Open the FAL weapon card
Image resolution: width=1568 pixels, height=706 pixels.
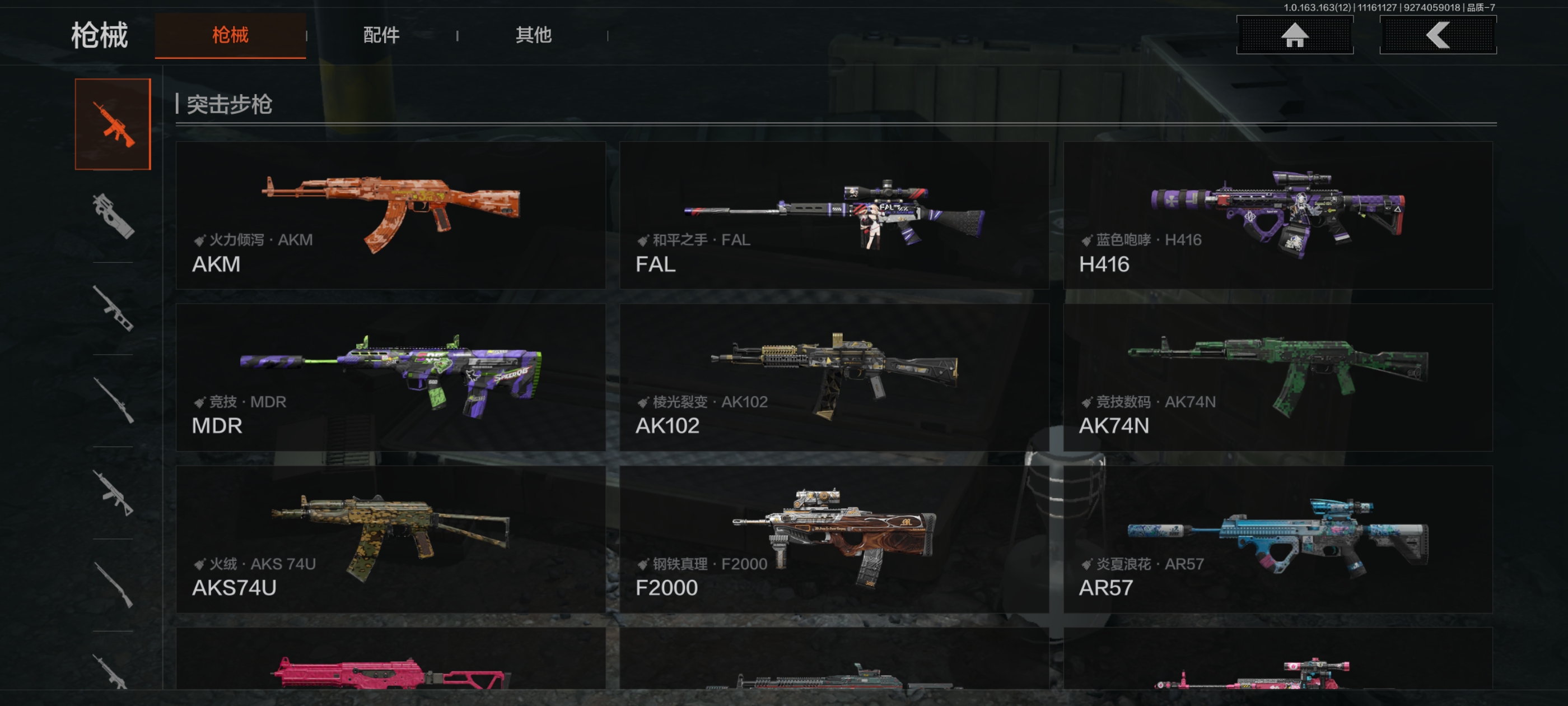[x=834, y=215]
